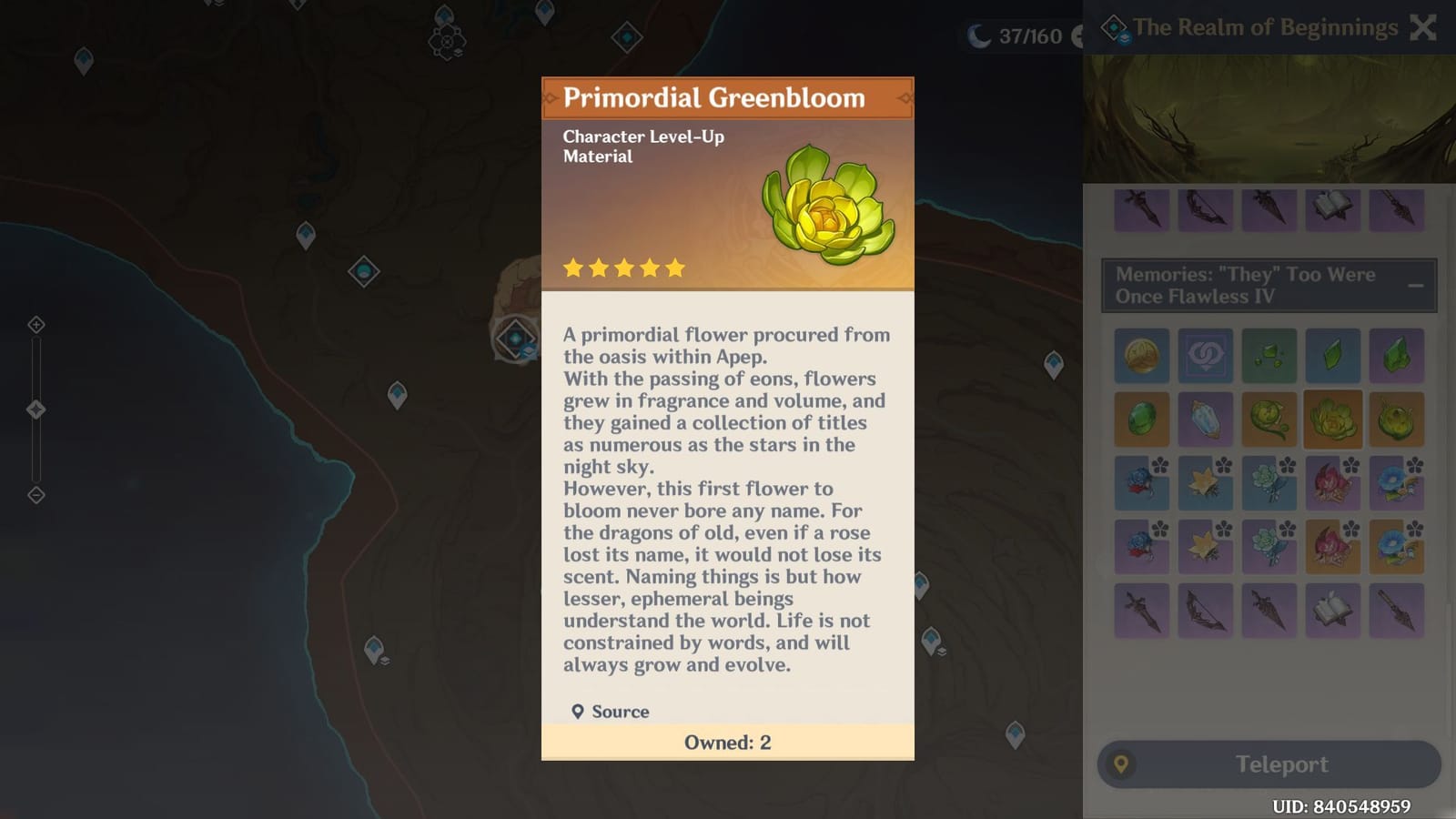The image size is (1456, 819).
Task: Select the Mora coin material icon
Action: tap(1141, 355)
